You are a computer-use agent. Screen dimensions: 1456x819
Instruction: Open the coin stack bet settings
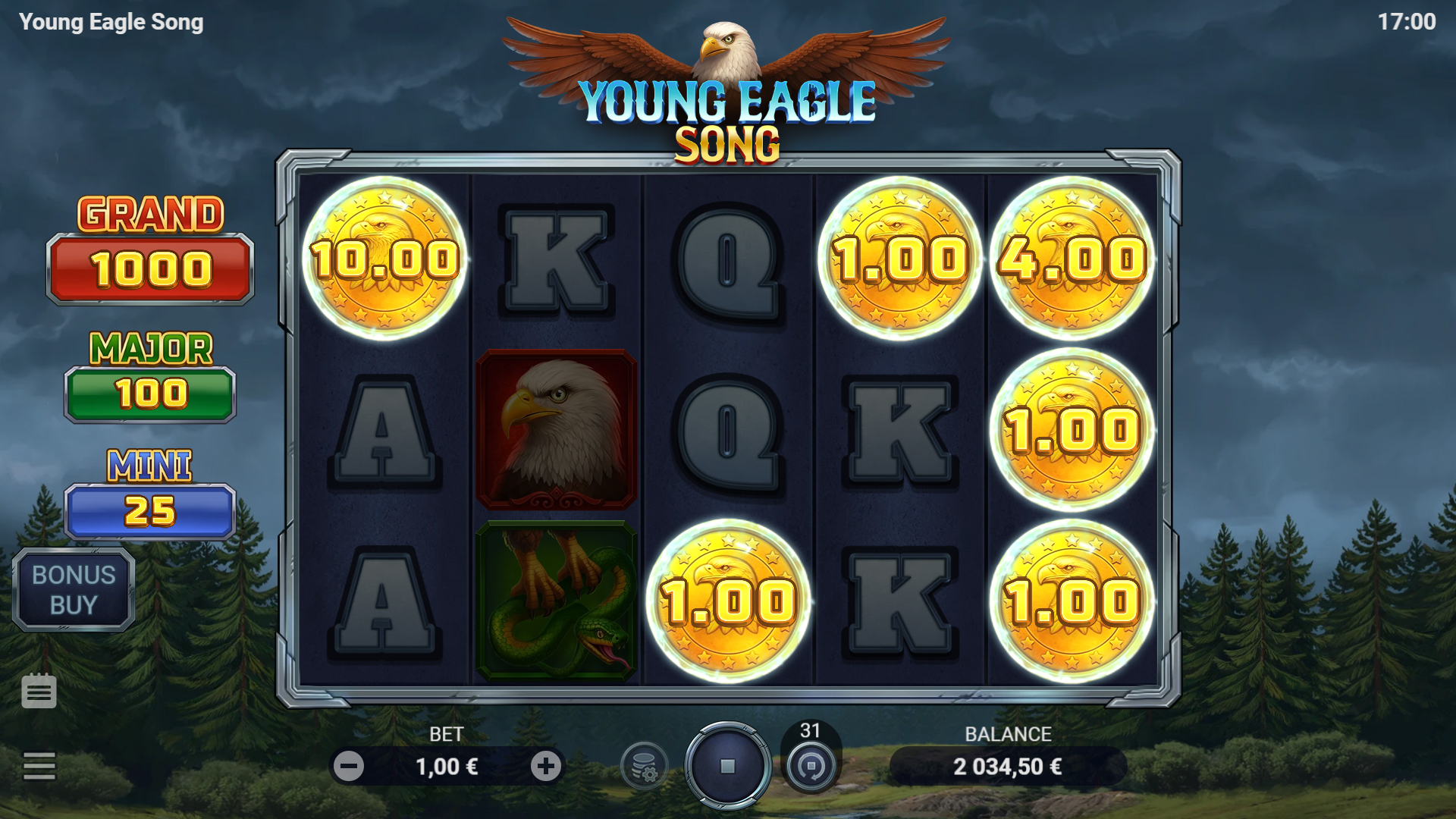644,767
